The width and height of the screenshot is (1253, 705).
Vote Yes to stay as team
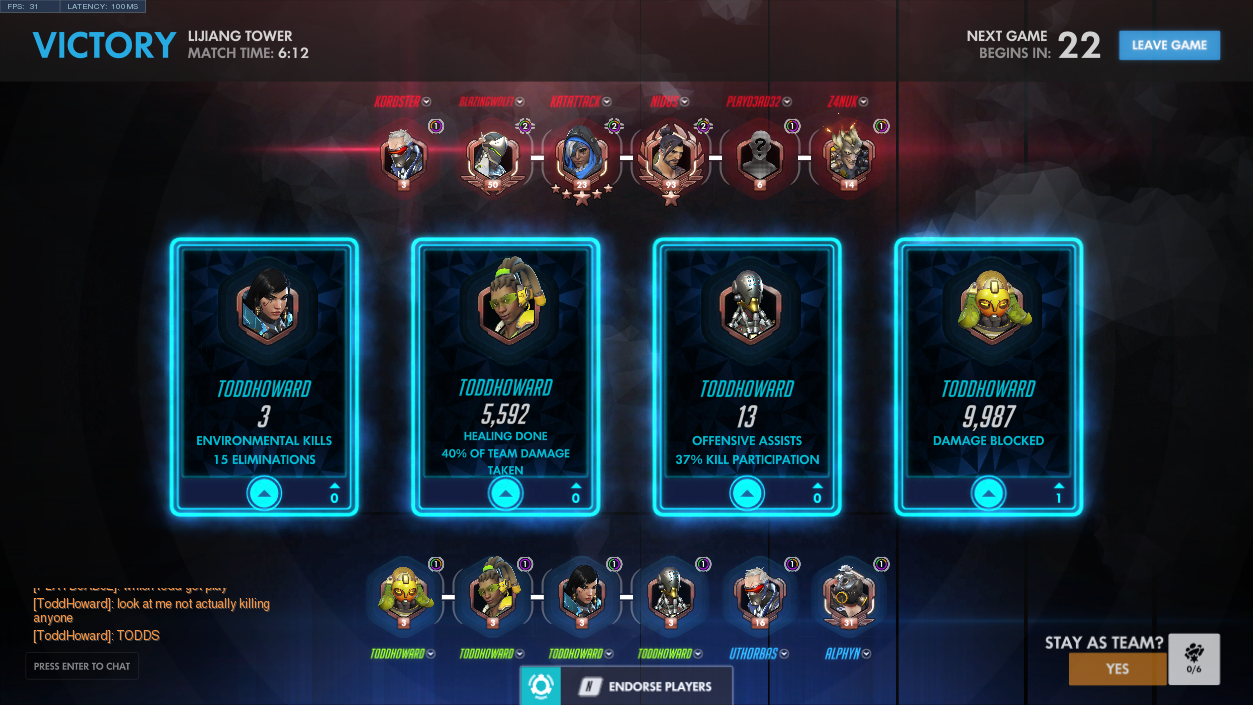(x=1117, y=669)
